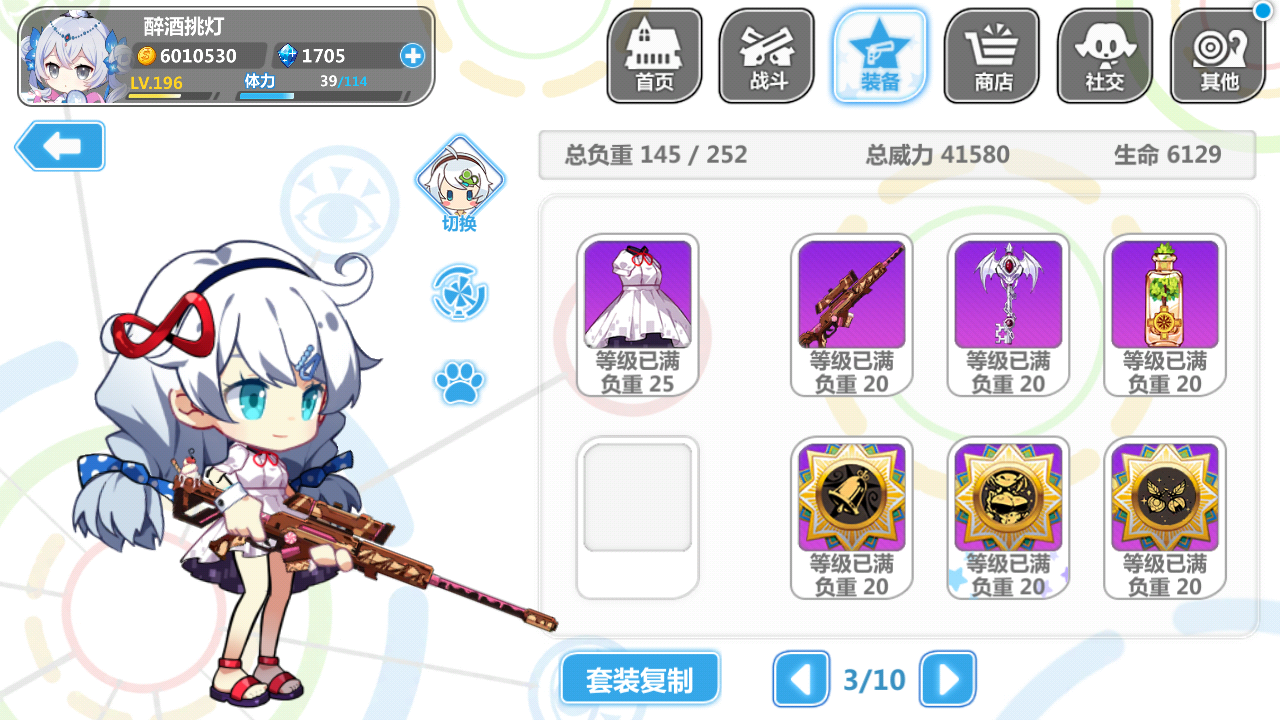Select the 装备 equipment tab
1280x720 pixels.
pyautogui.click(x=879, y=55)
